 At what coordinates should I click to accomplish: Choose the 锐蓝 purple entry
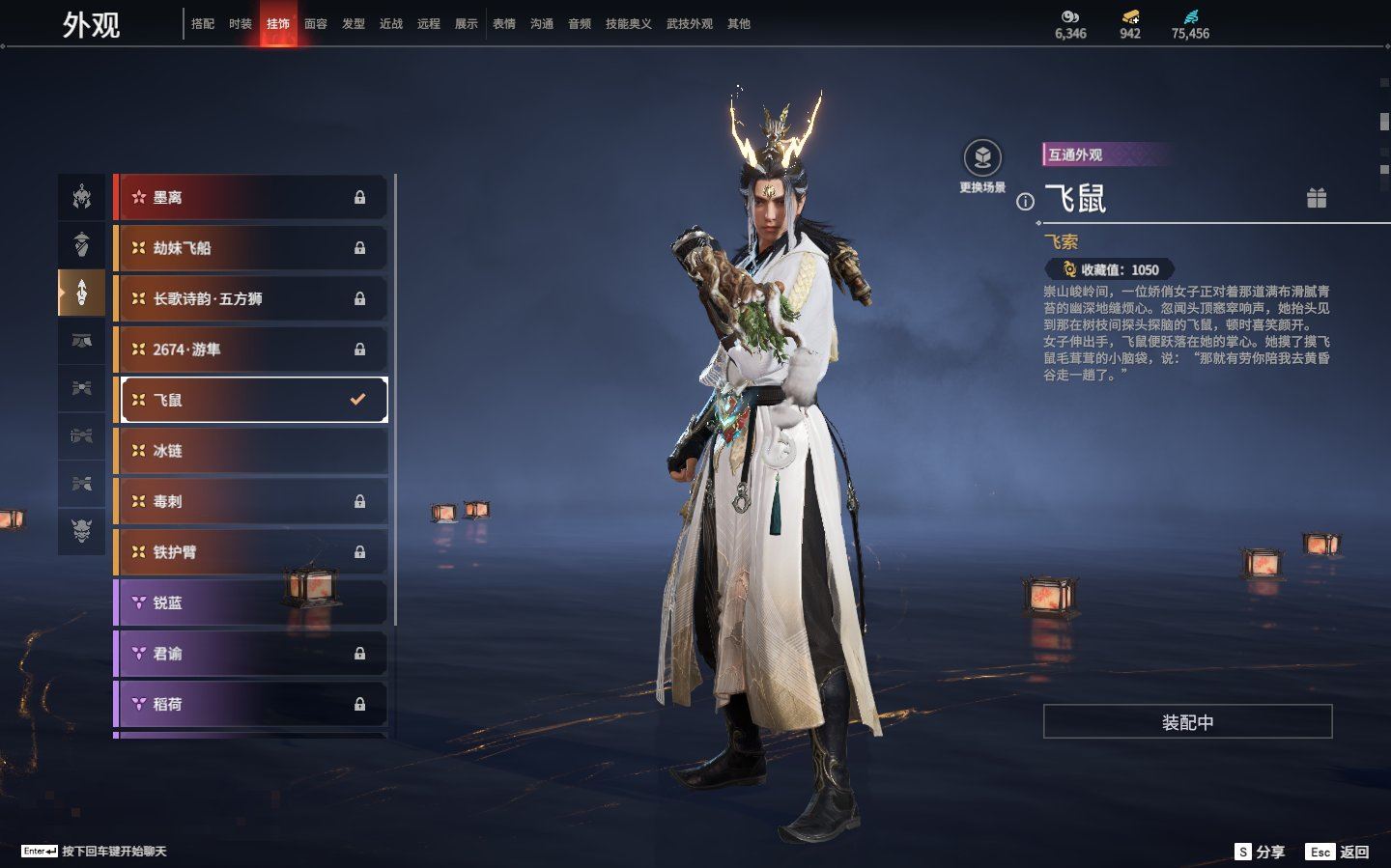tap(251, 602)
